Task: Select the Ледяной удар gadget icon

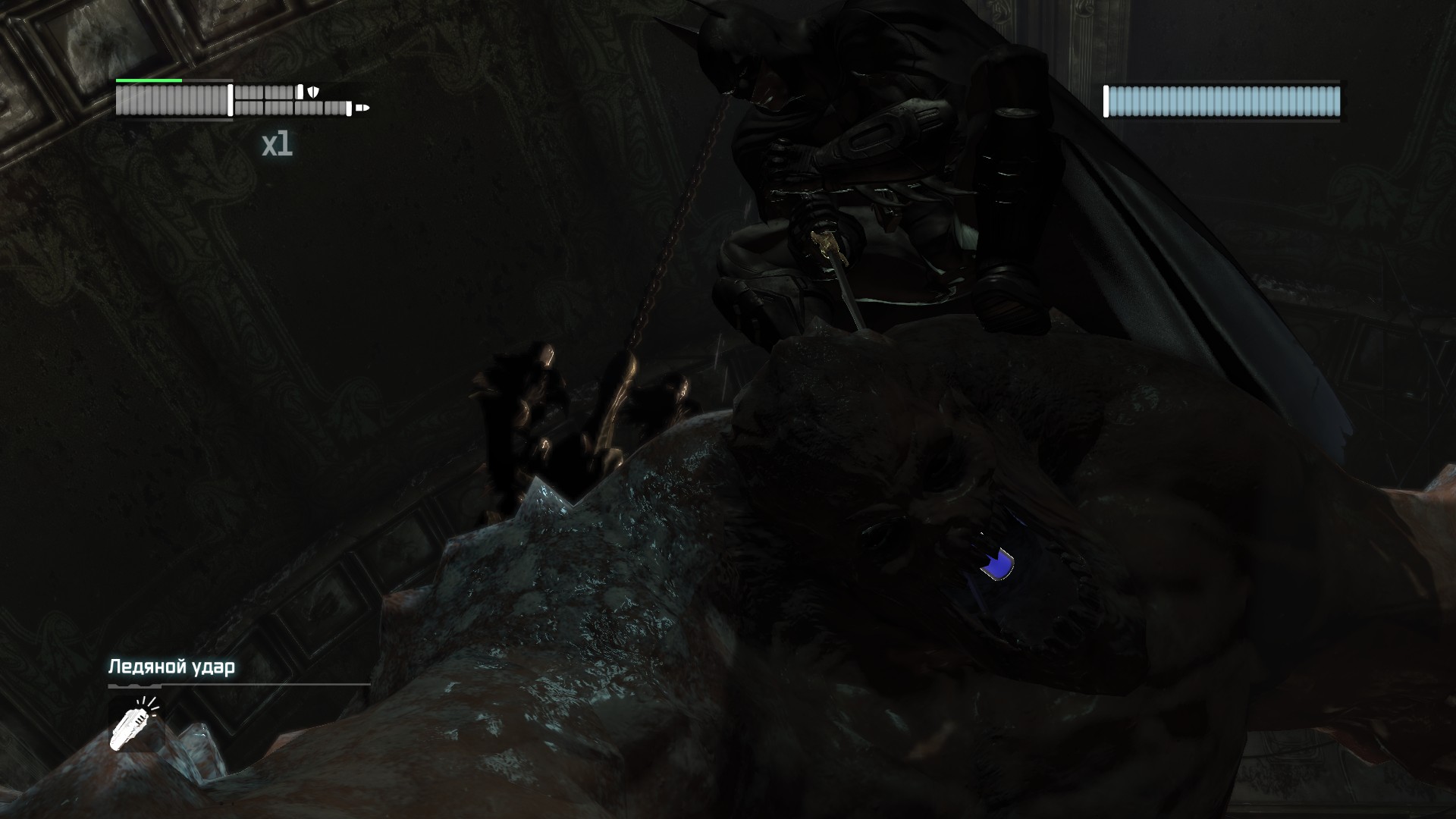Action: (x=133, y=724)
